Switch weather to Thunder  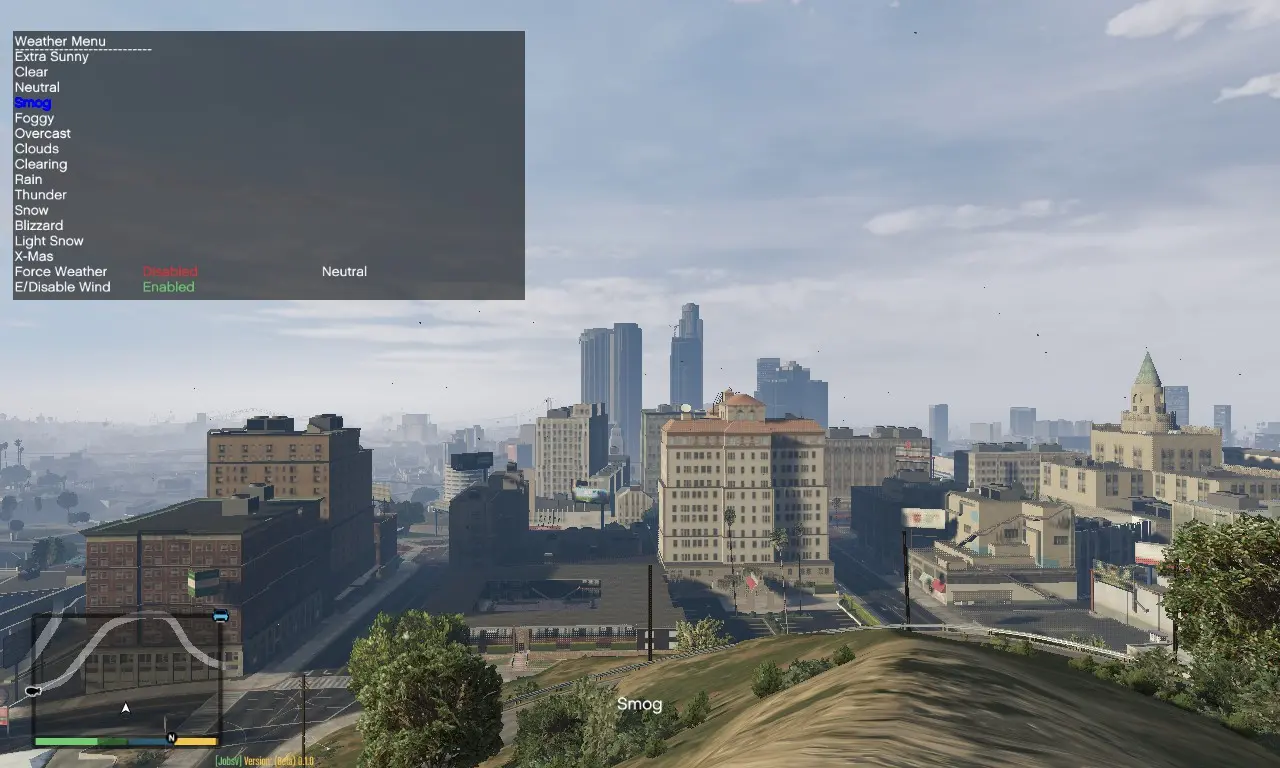[40, 194]
